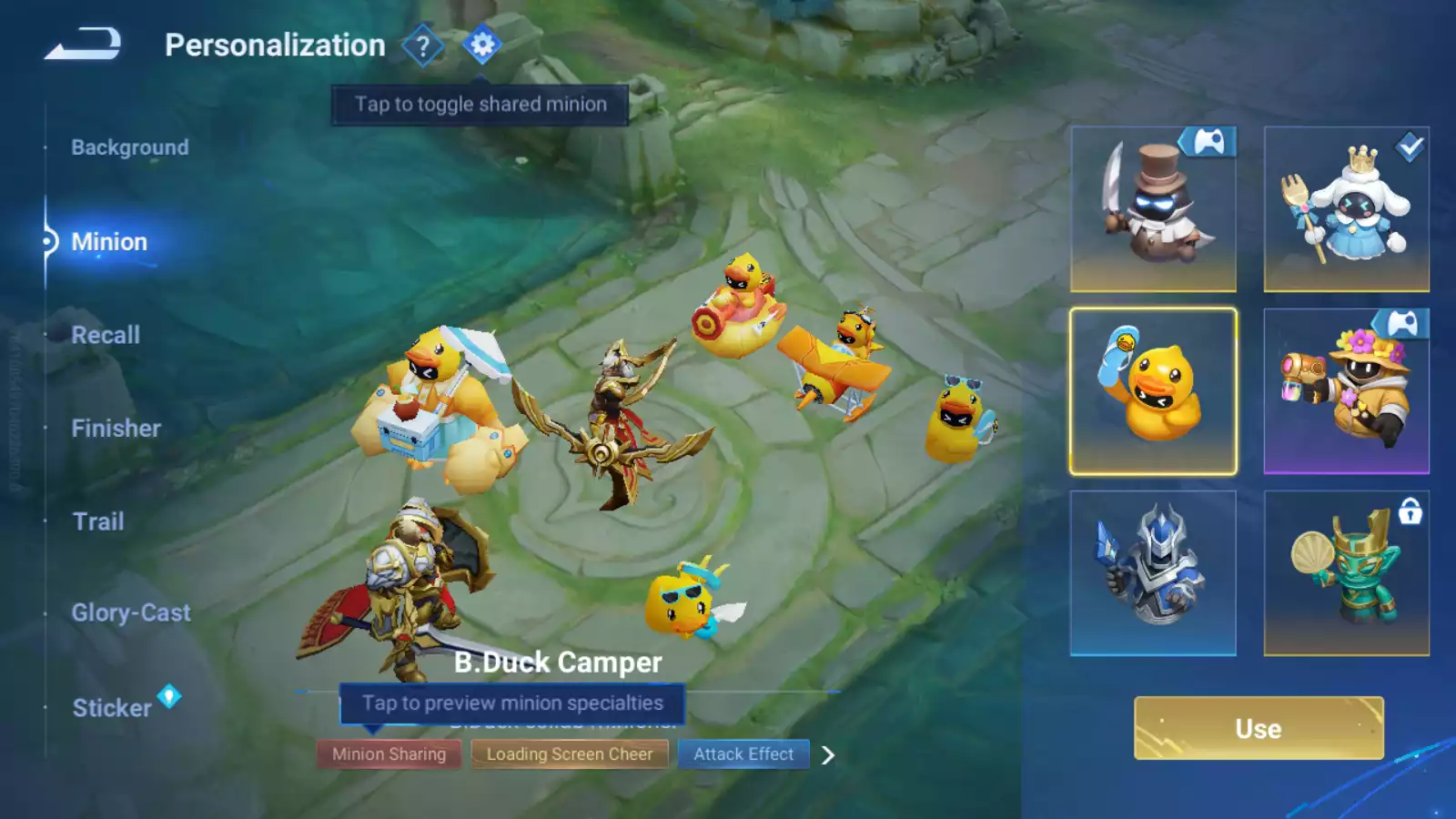
Task: Preview the Minion Sharing specialty
Action: (x=389, y=754)
